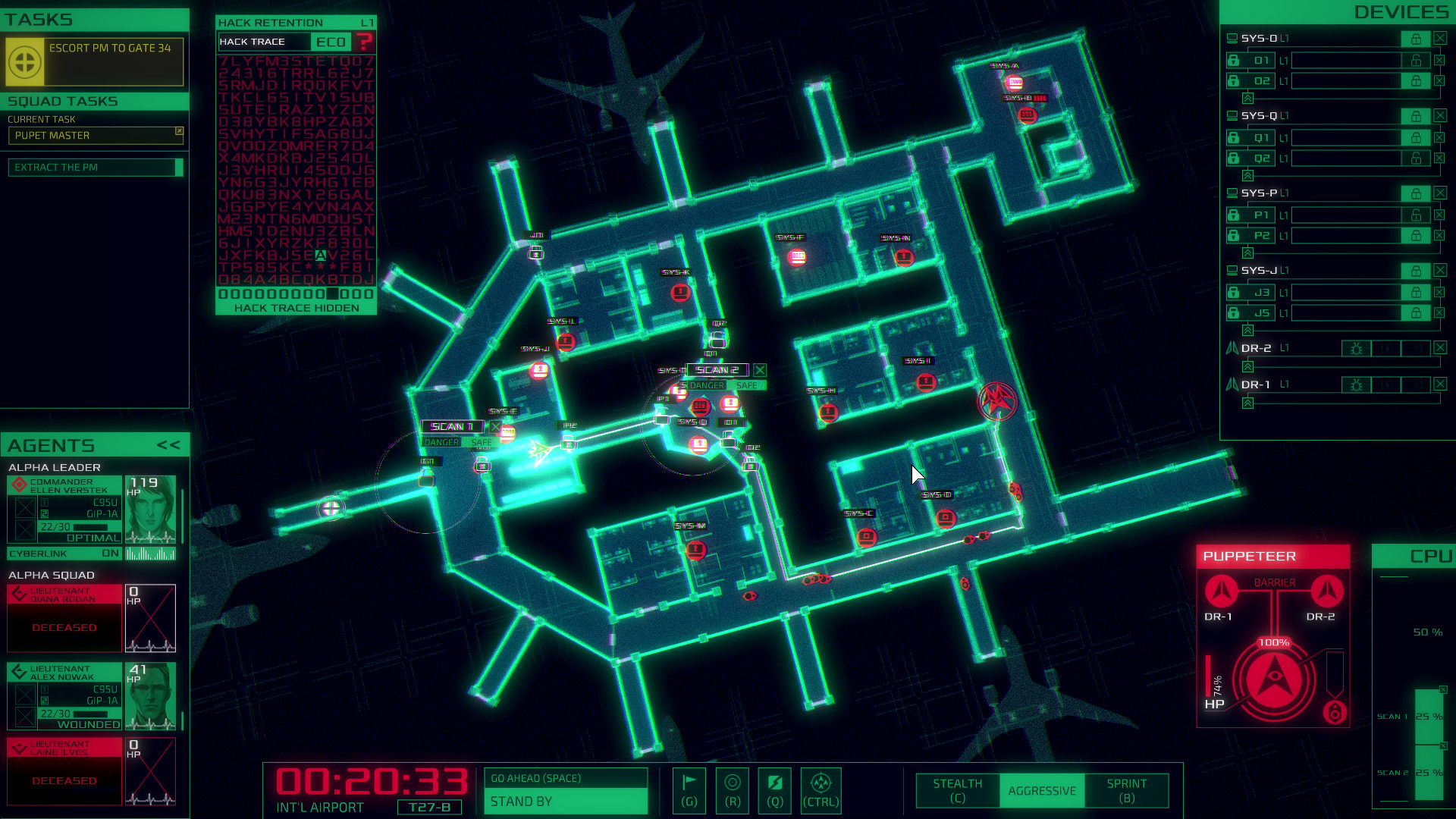1456x819 pixels.
Task: Activate overwatch mode (CTRL)
Action: [821, 790]
